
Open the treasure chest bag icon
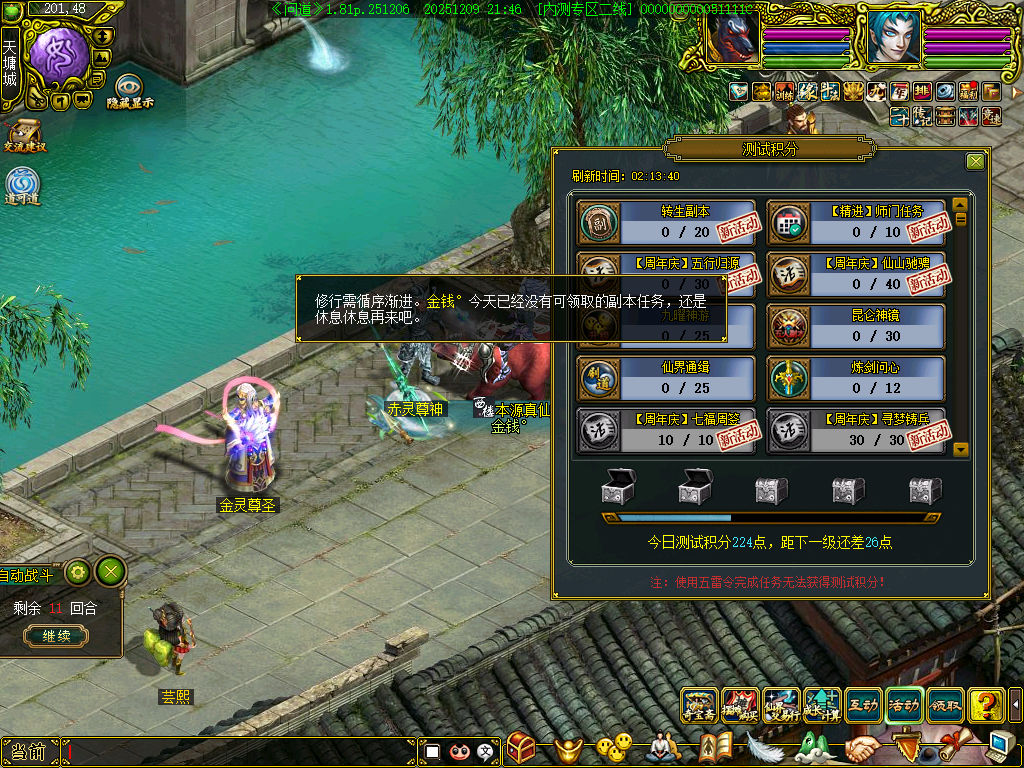pos(522,747)
